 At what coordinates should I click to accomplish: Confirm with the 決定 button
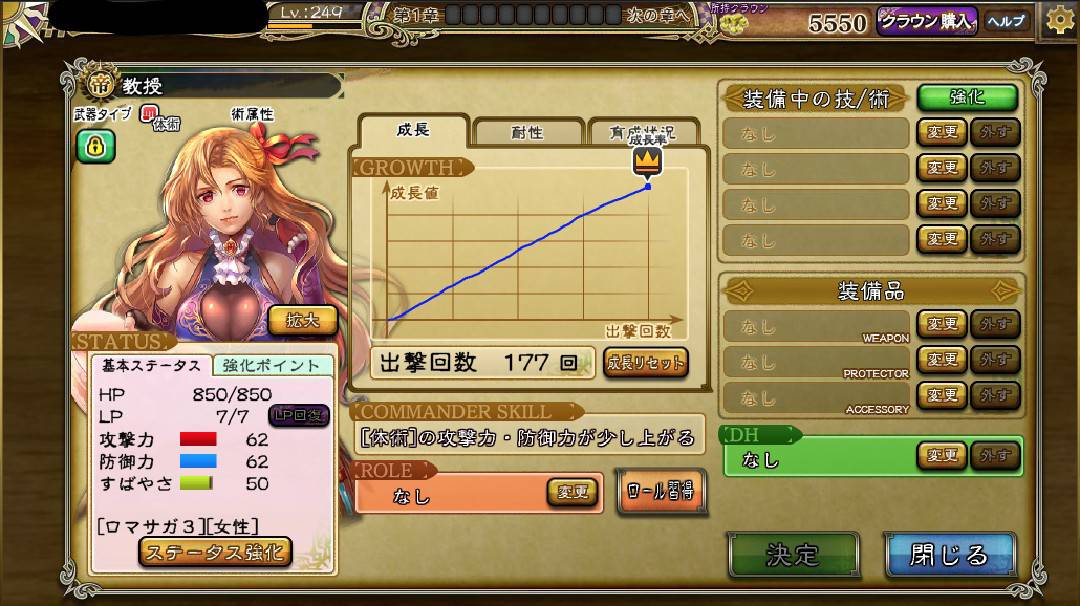pyautogui.click(x=793, y=554)
